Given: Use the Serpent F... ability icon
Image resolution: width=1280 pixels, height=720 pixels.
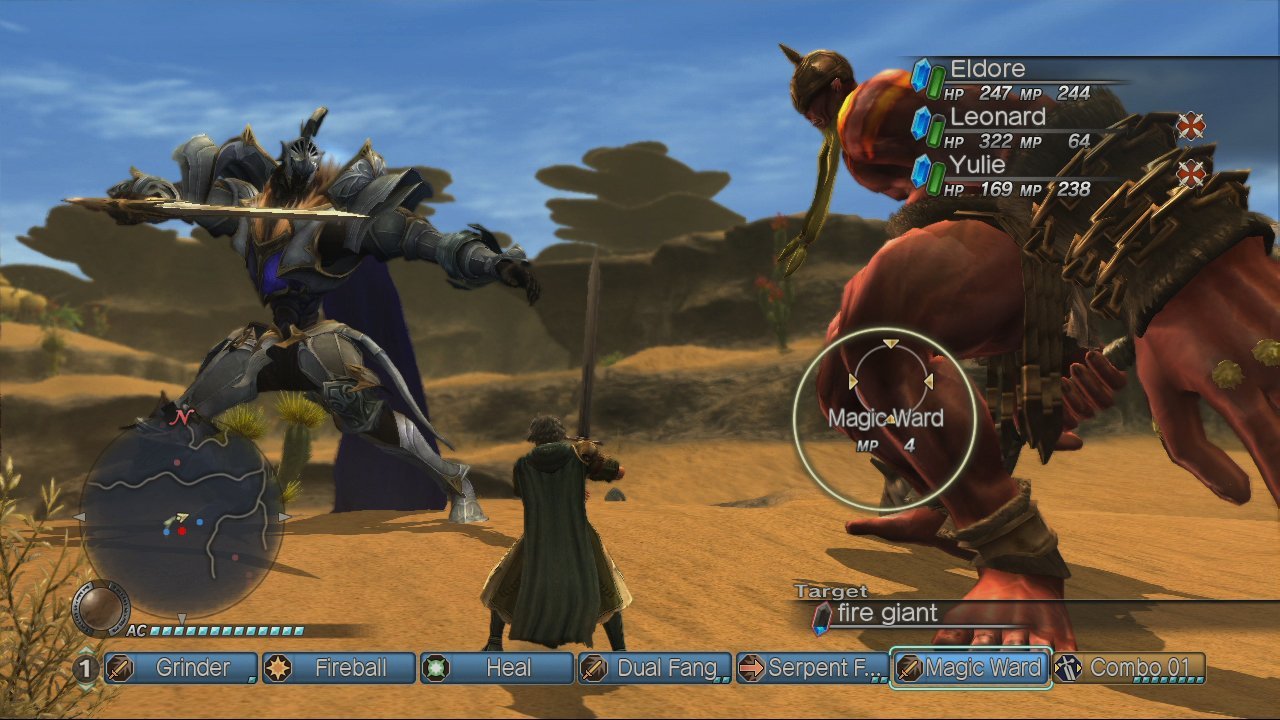Looking at the screenshot, I should click(753, 668).
